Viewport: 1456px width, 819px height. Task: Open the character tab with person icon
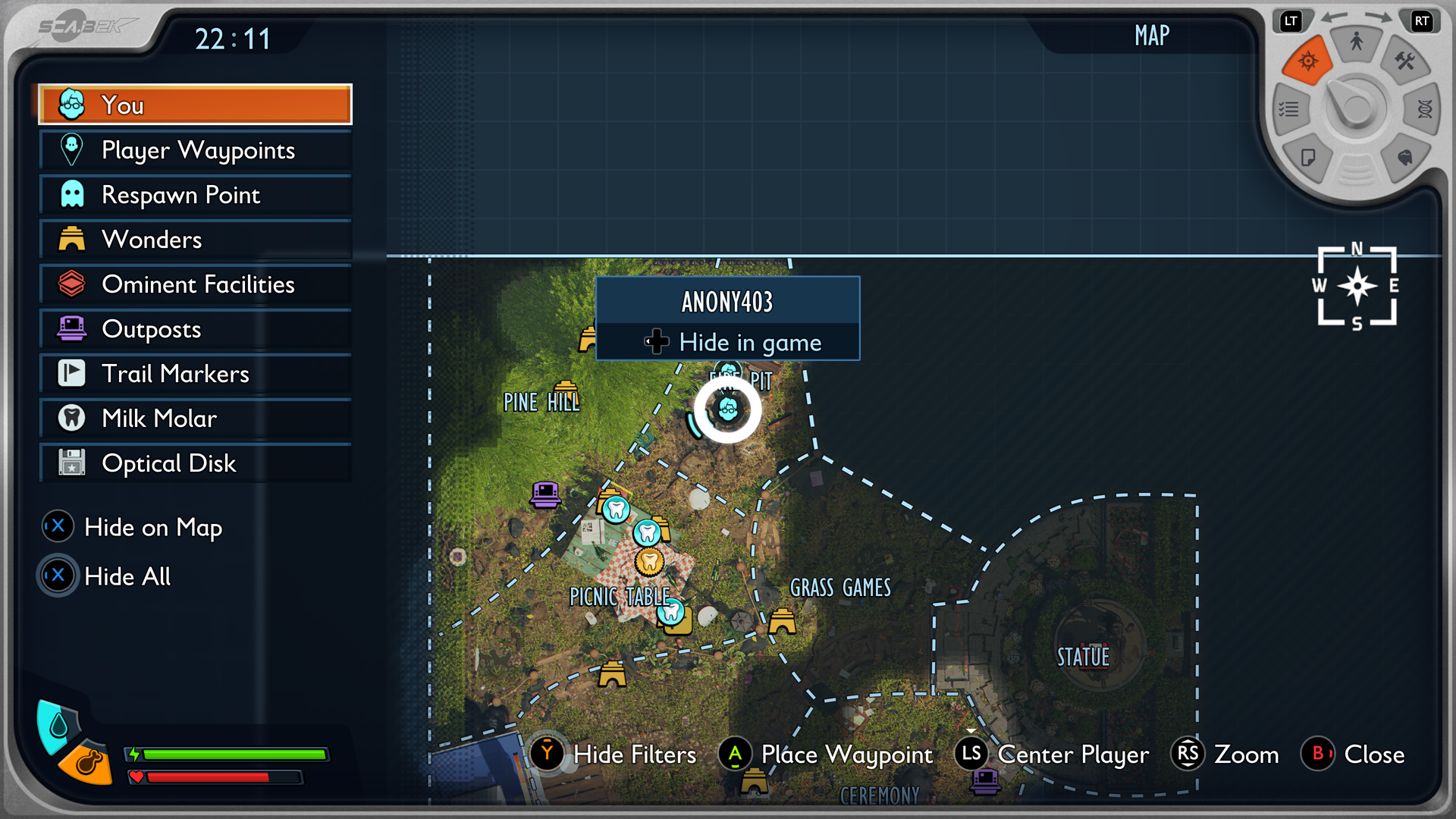pyautogui.click(x=1356, y=42)
